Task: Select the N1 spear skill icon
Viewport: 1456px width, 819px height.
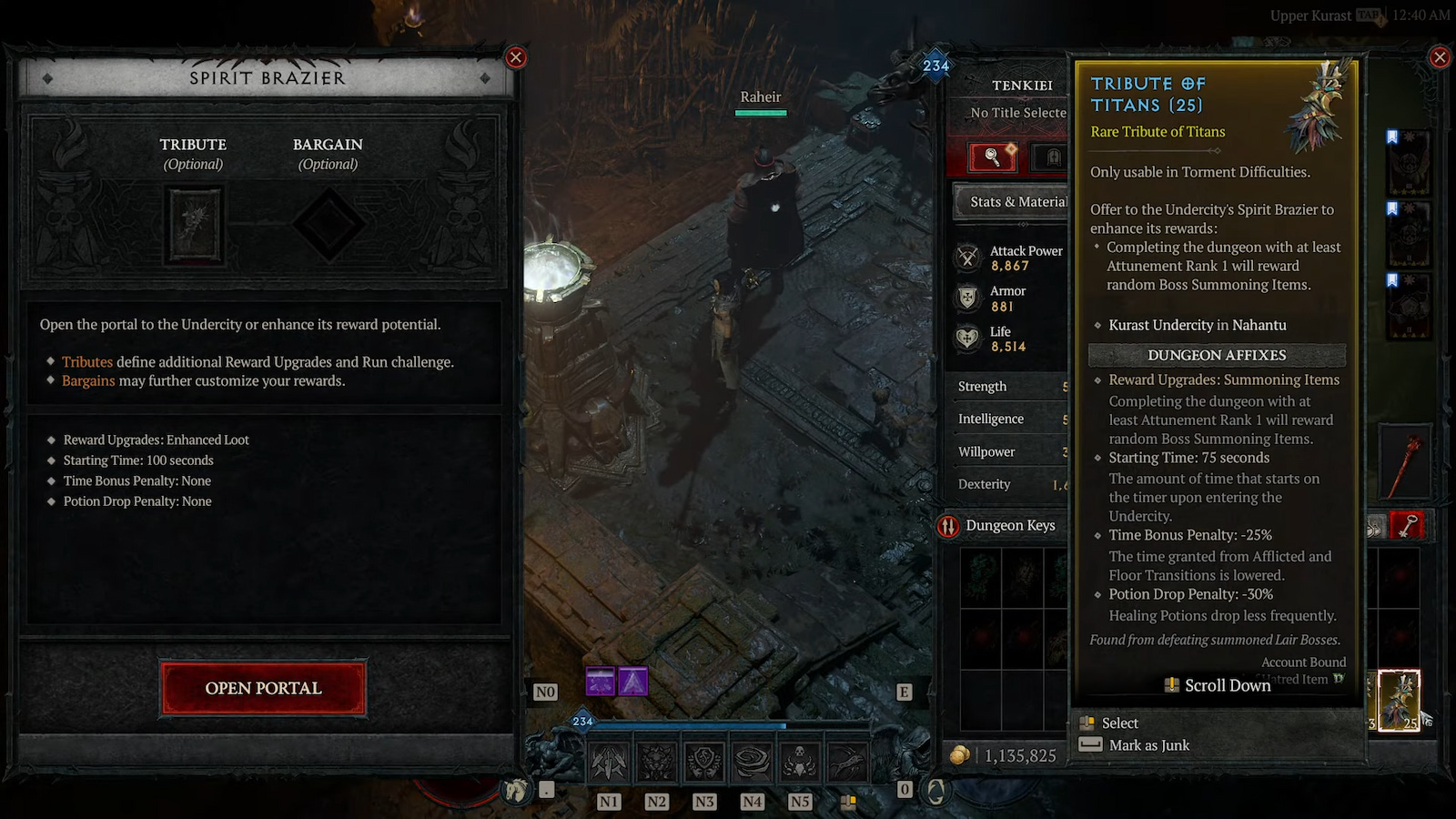Action: (609, 760)
